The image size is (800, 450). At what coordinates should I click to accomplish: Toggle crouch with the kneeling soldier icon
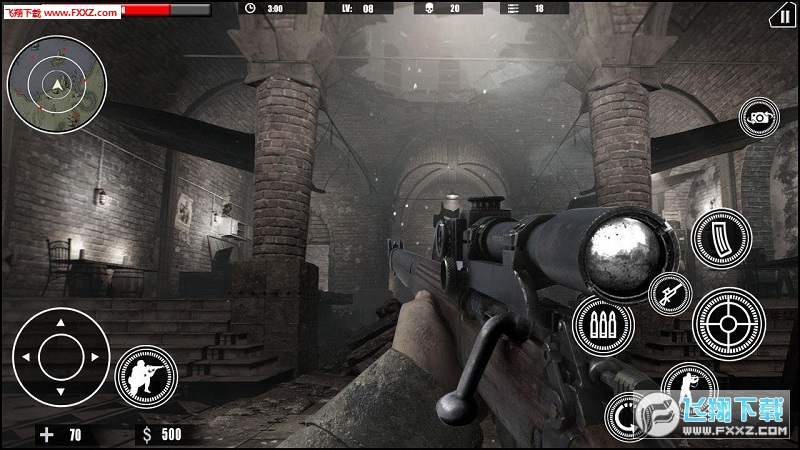[144, 377]
